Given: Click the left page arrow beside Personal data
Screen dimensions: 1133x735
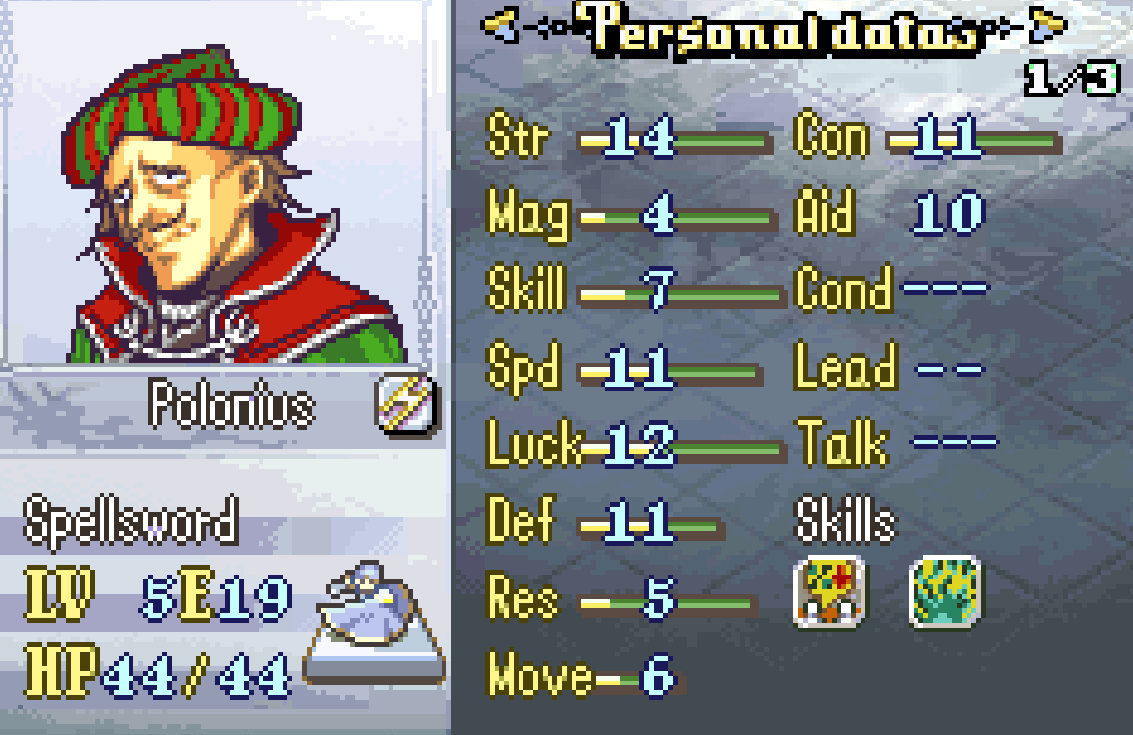Looking at the screenshot, I should tap(501, 25).
